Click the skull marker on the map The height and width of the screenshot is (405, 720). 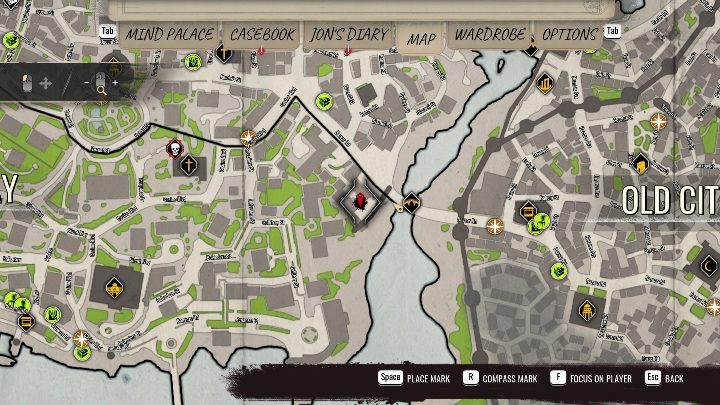pos(173,150)
